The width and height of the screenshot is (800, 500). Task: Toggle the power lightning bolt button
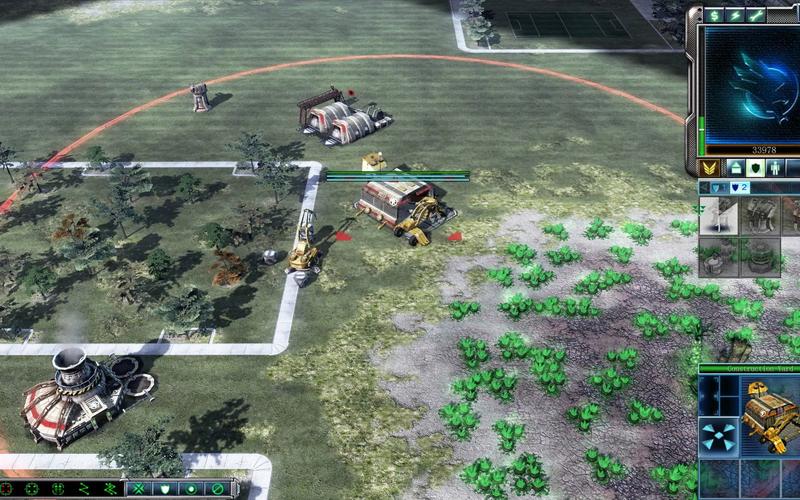click(x=736, y=15)
